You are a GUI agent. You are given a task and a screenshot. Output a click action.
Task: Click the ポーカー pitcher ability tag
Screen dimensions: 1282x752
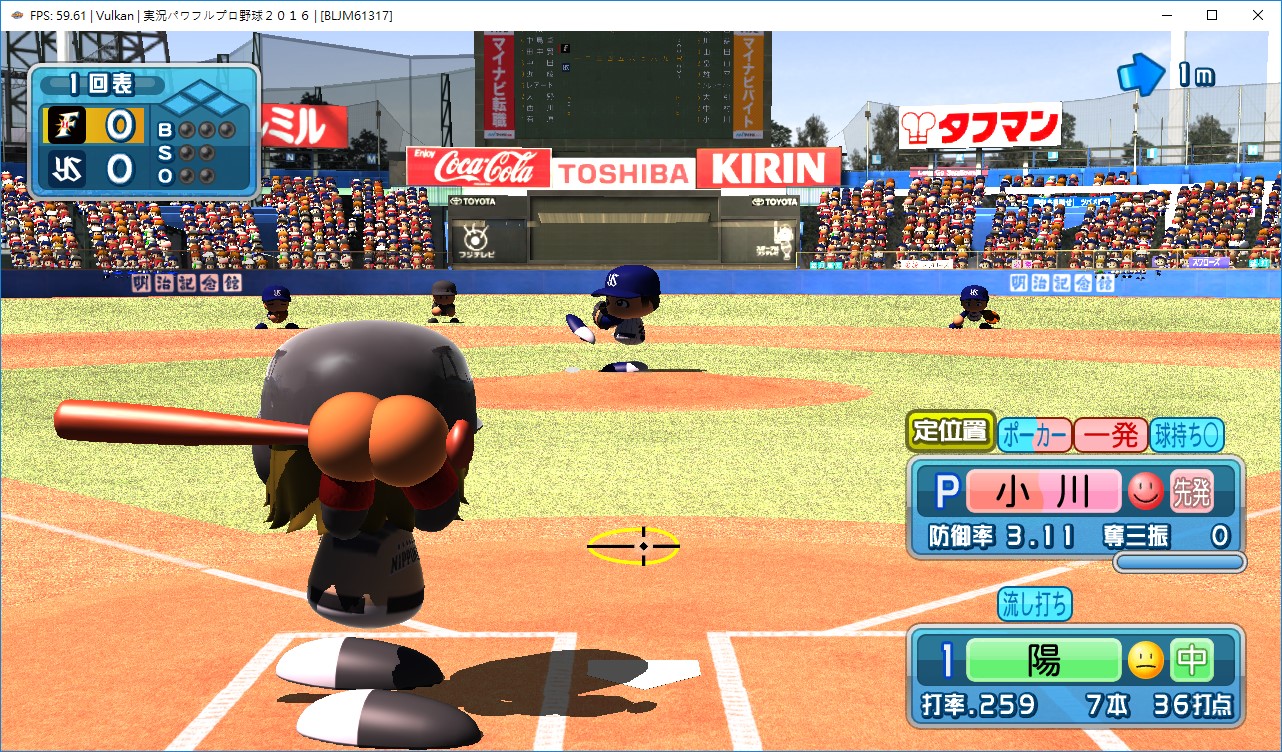click(x=1035, y=435)
